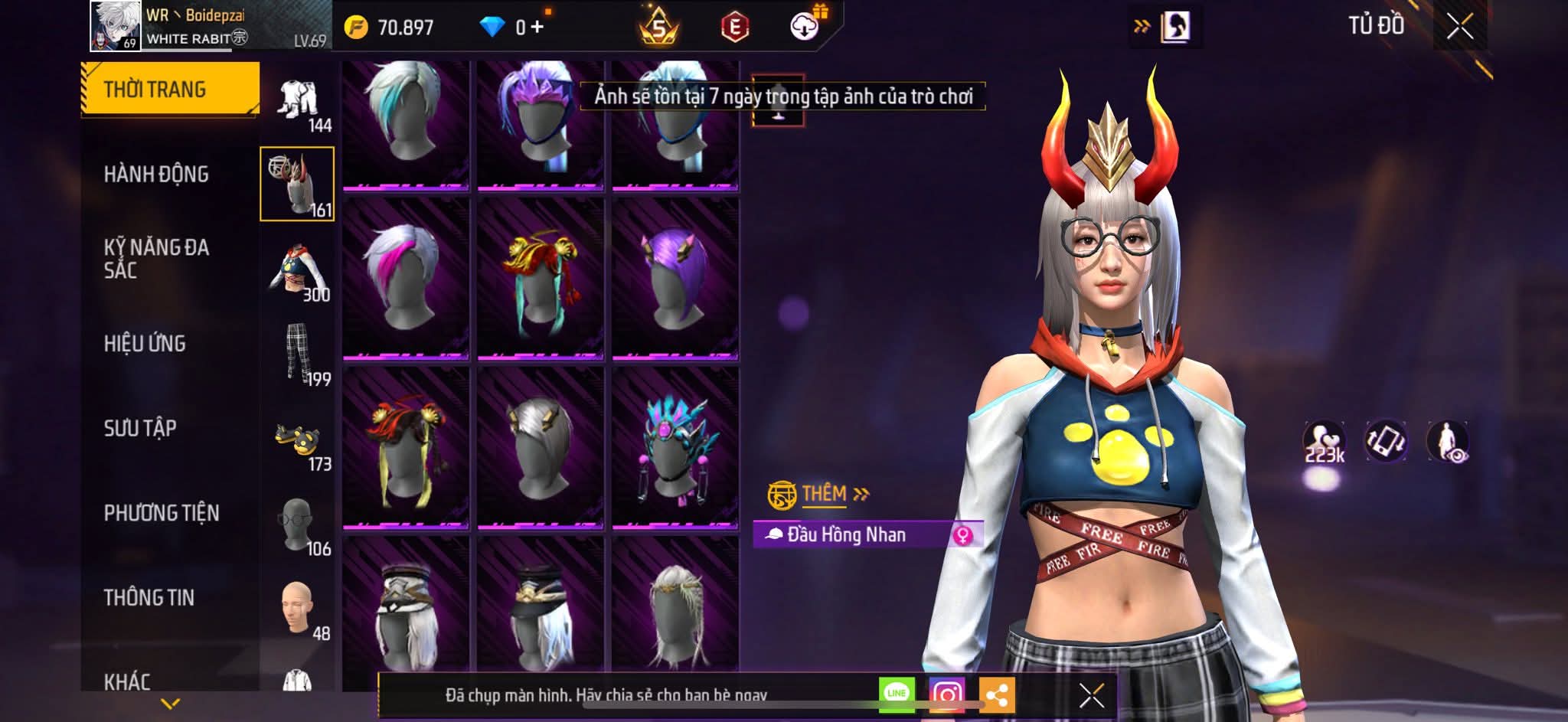Screen dimensions: 1568x722
Task: Dismiss the screenshot share bar
Action: [x=1091, y=695]
